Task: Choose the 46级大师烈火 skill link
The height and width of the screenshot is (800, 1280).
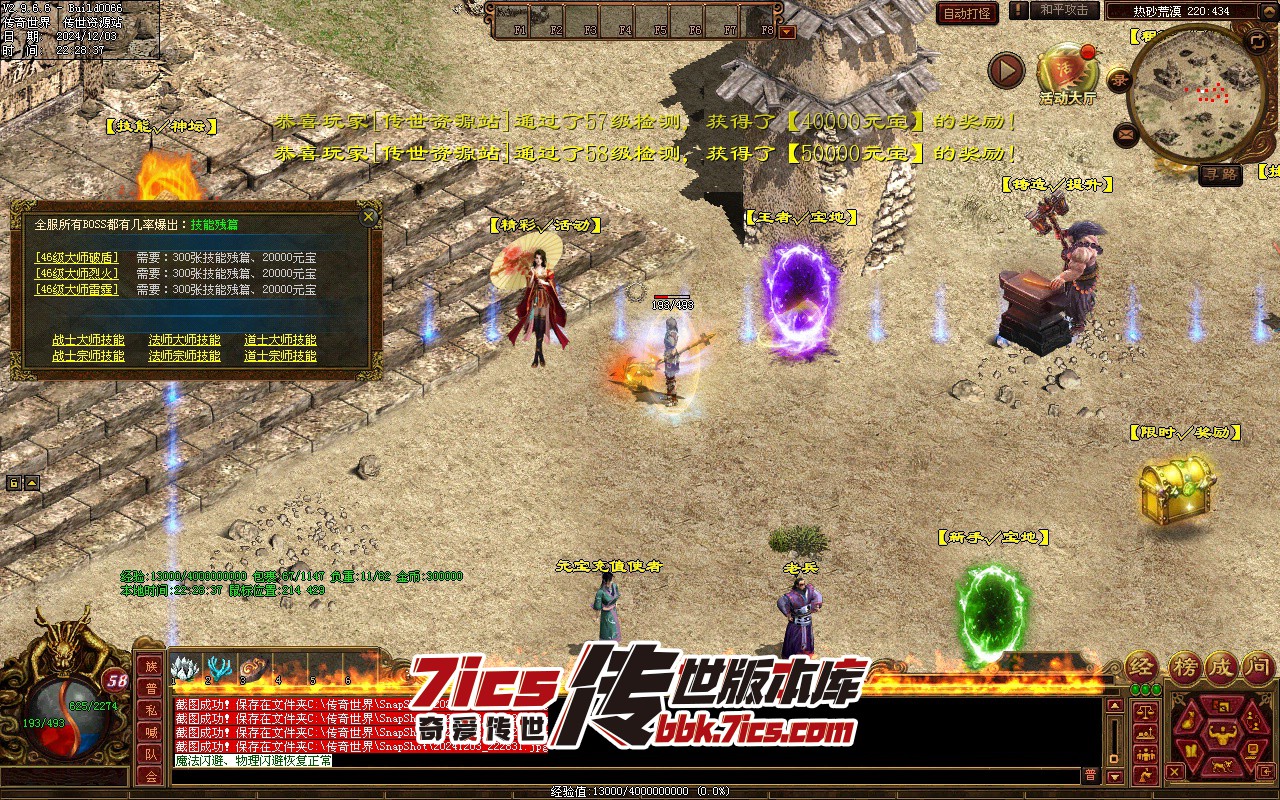Action: pyautogui.click(x=76, y=273)
